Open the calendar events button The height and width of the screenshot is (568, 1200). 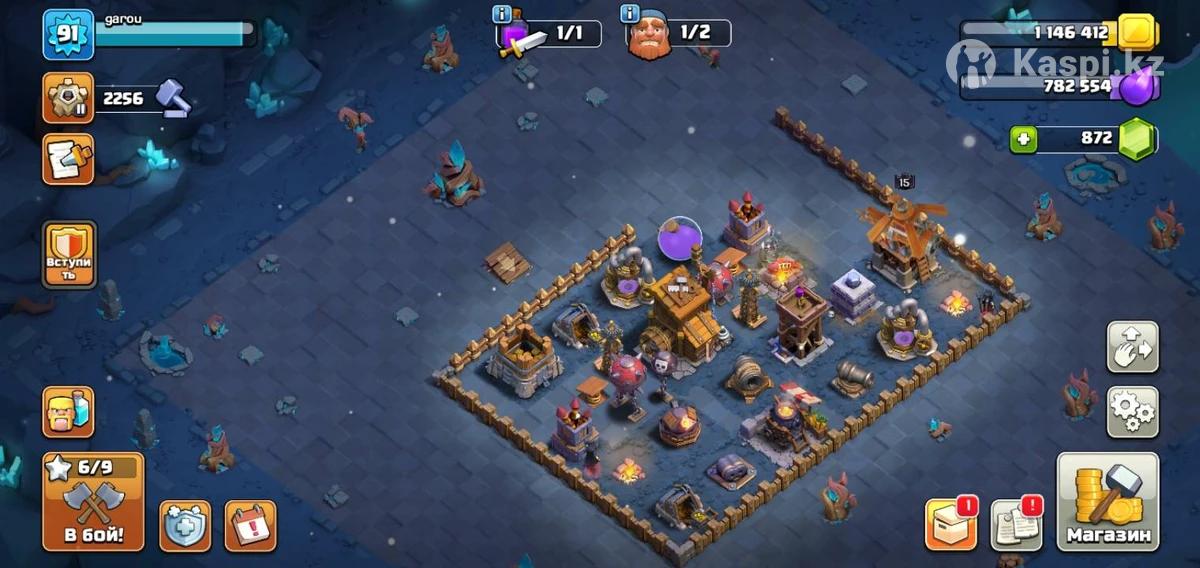tap(250, 526)
